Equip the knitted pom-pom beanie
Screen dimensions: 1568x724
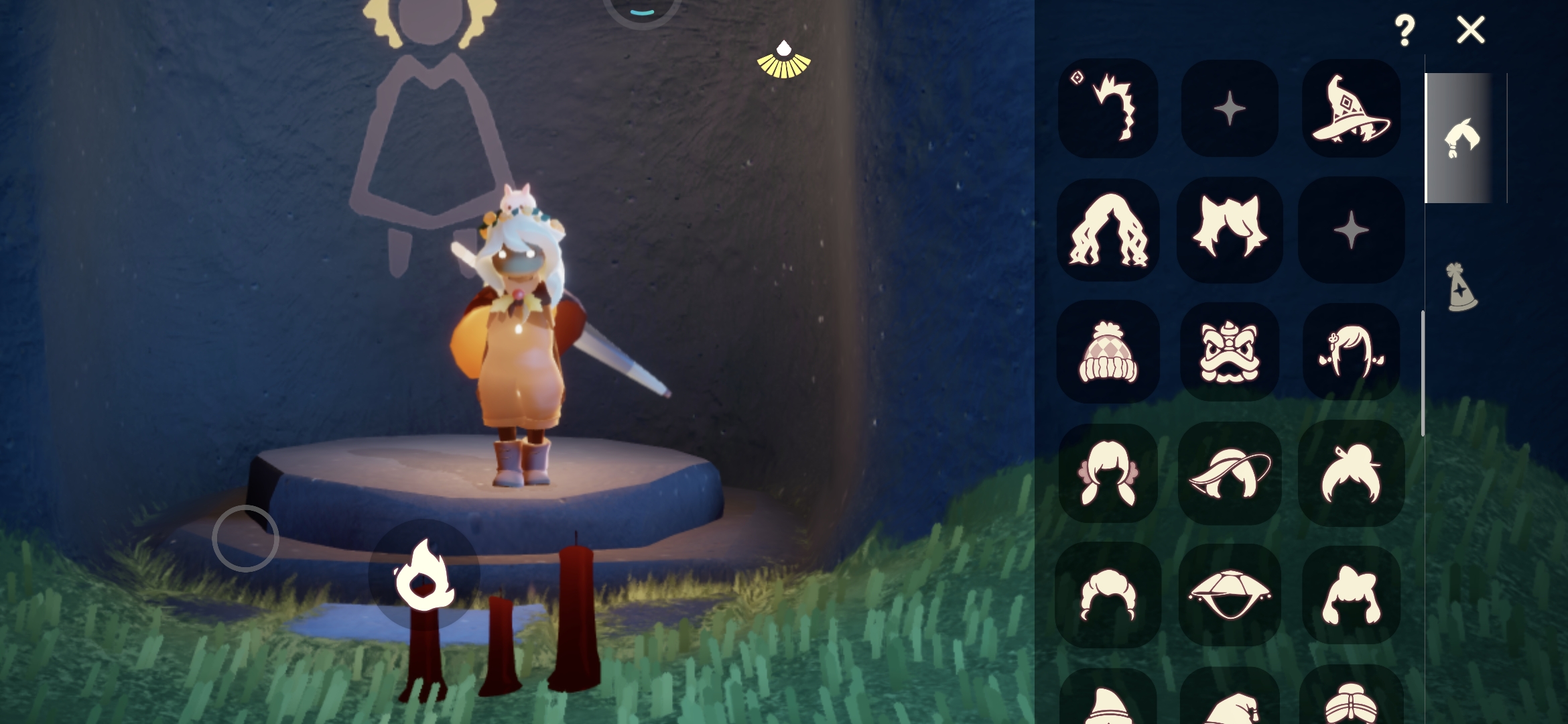pos(1108,352)
